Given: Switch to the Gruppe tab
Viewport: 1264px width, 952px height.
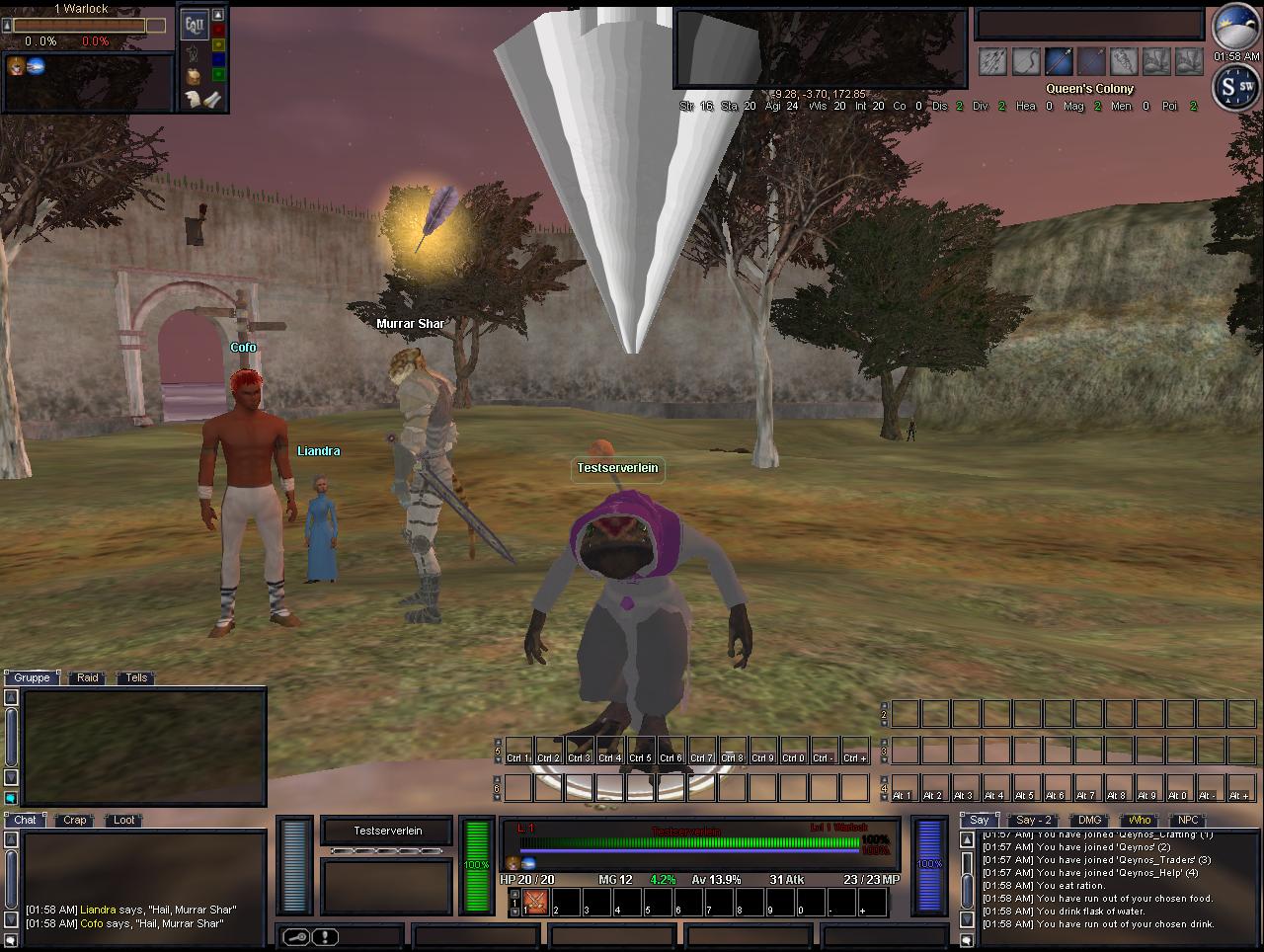Looking at the screenshot, I should [x=32, y=677].
